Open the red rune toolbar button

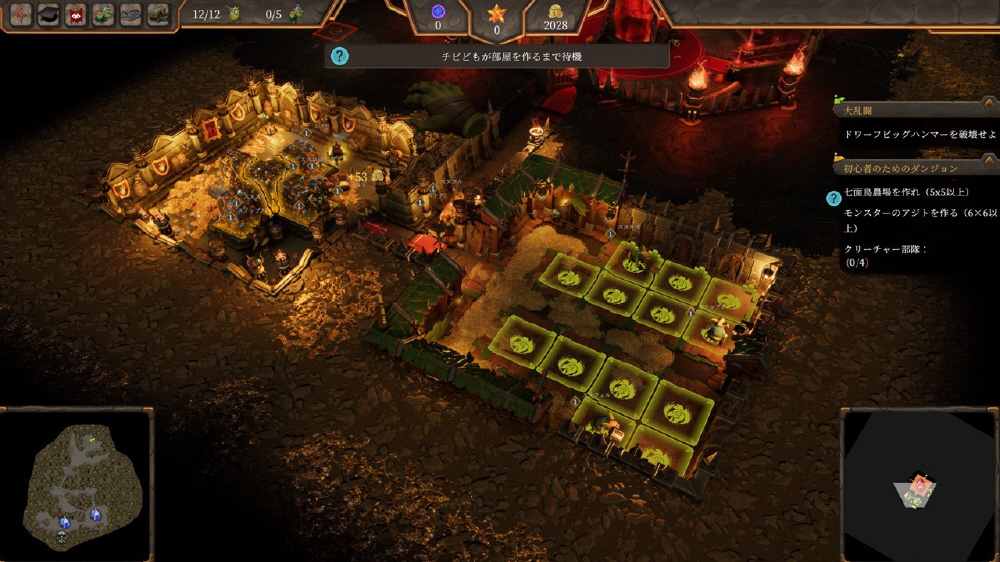pyautogui.click(x=20, y=14)
